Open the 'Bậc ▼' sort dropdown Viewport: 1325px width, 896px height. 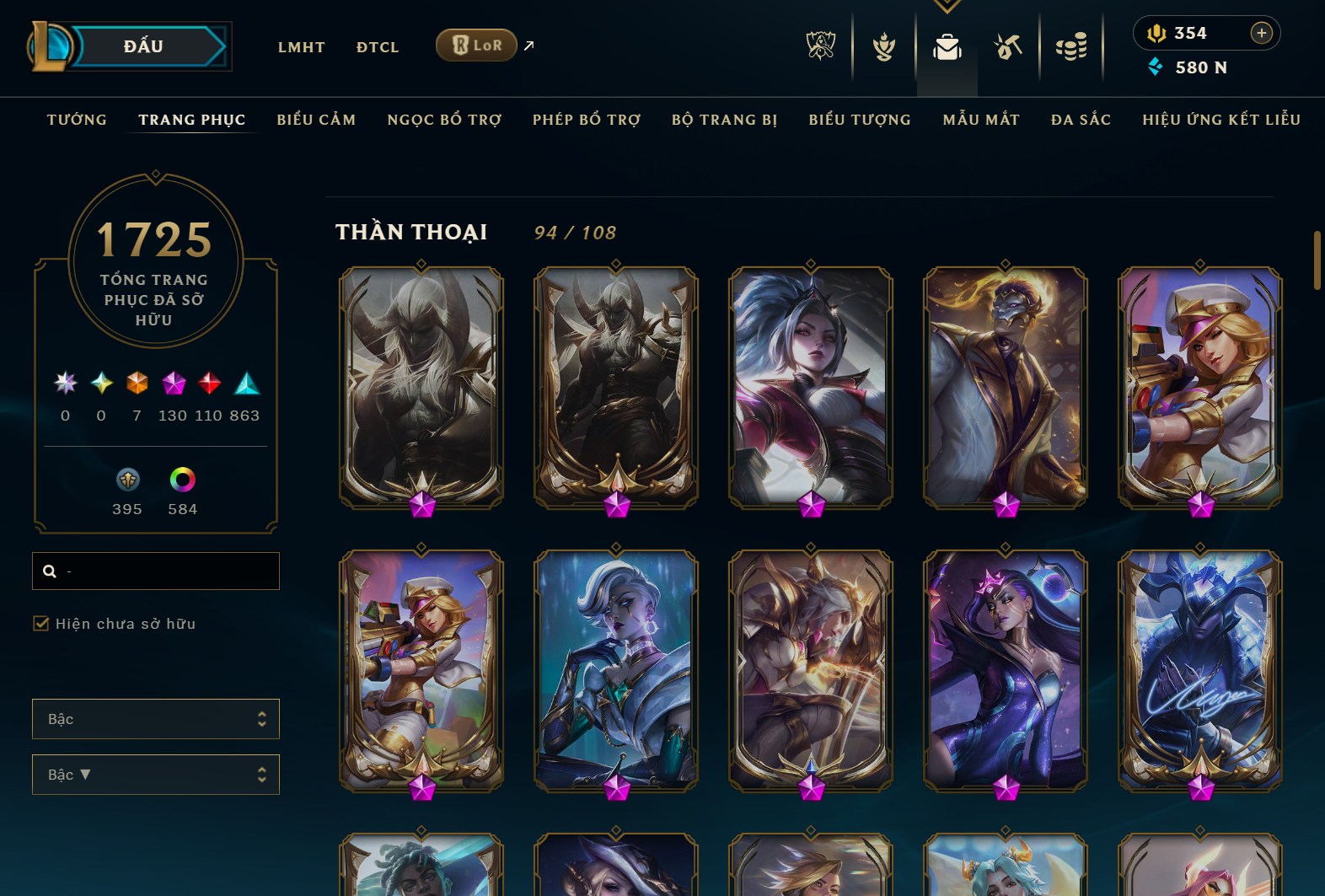pos(155,774)
